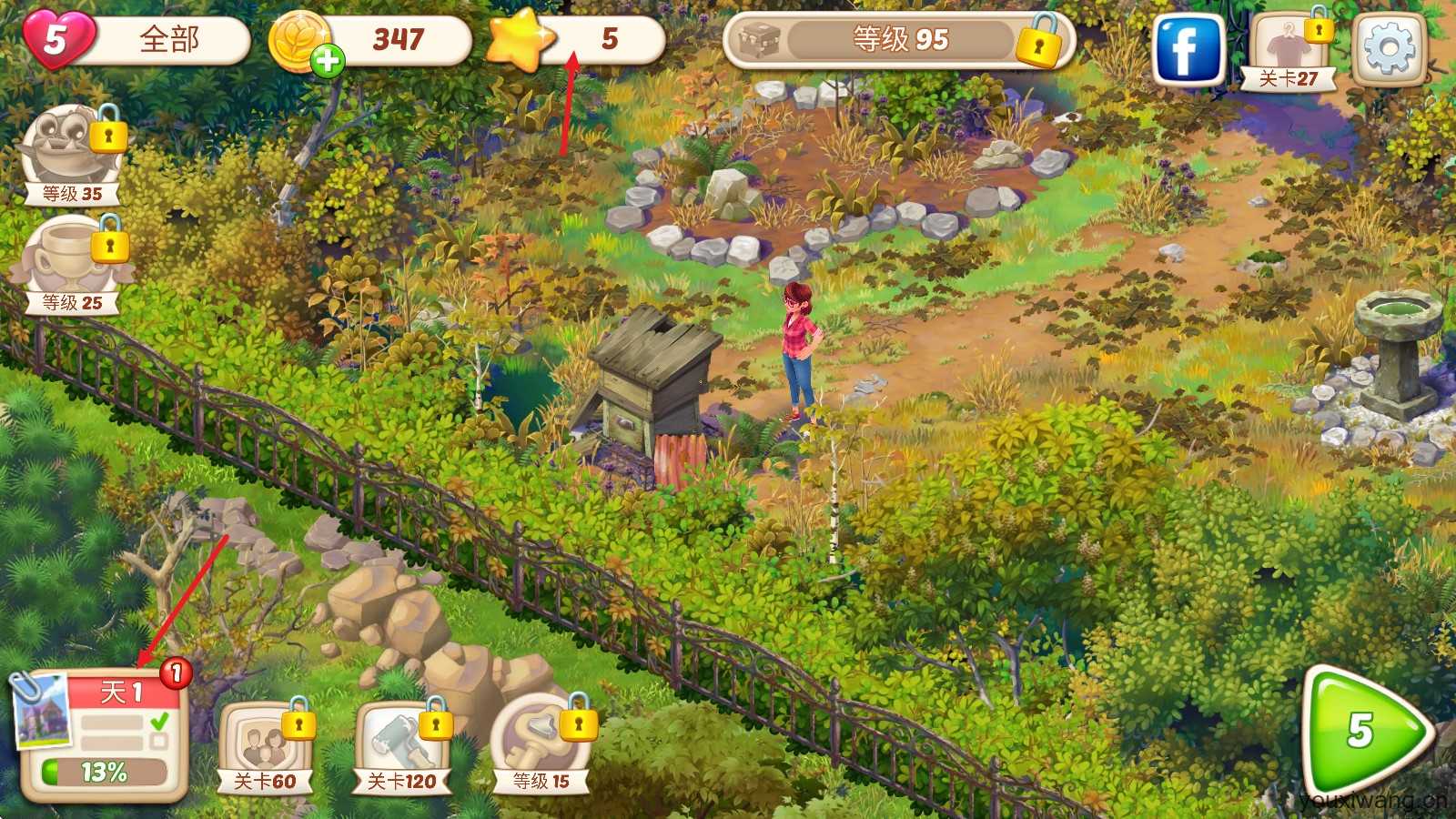Start level 5 with green play button
1456x819 pixels.
click(x=1362, y=732)
